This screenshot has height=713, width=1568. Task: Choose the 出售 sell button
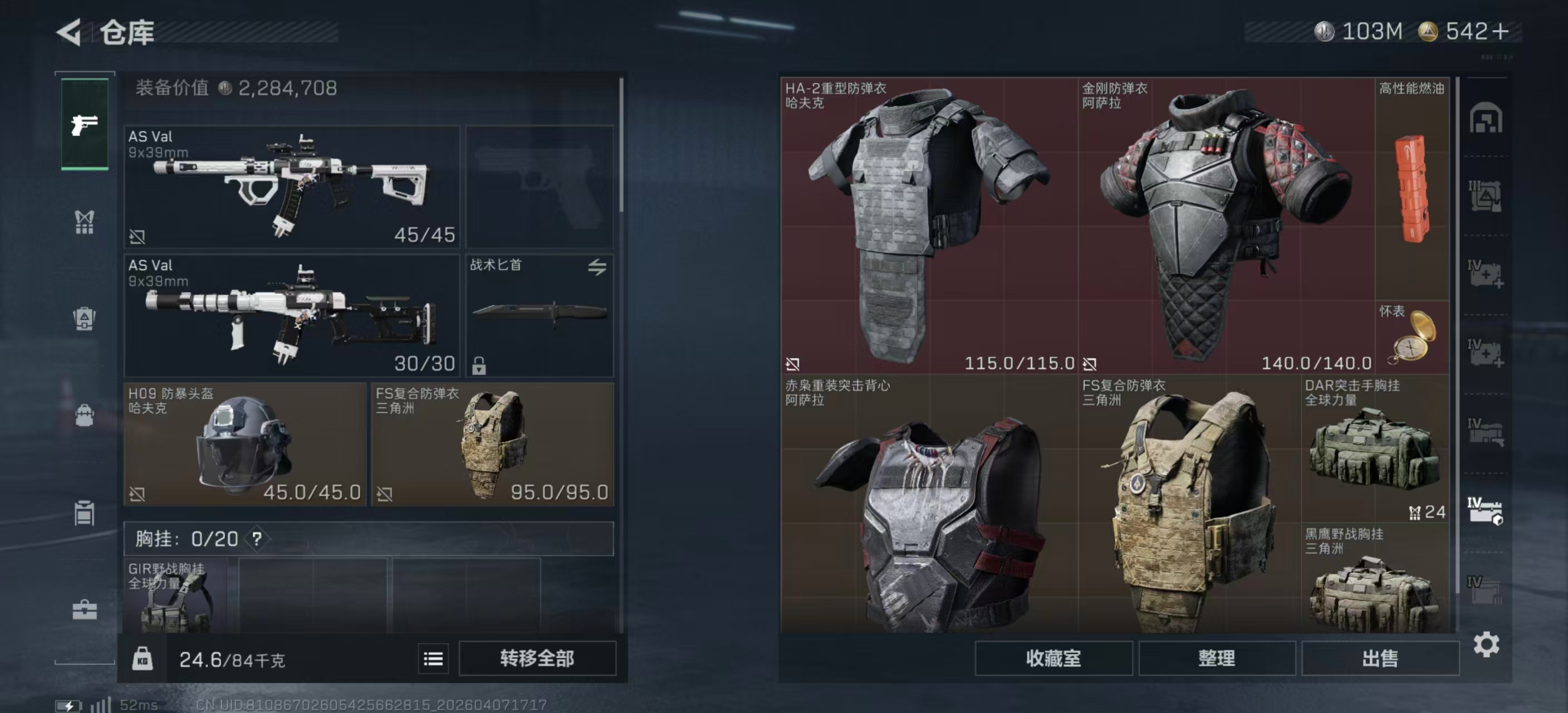[x=1379, y=658]
